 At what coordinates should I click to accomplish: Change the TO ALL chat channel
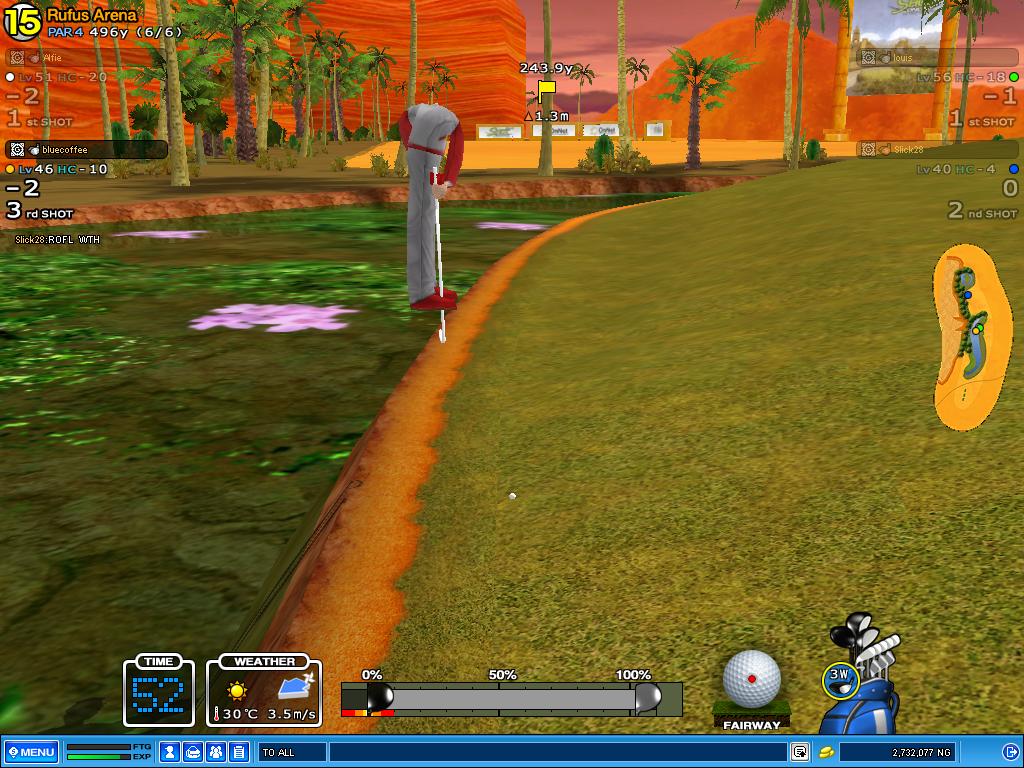[x=292, y=752]
